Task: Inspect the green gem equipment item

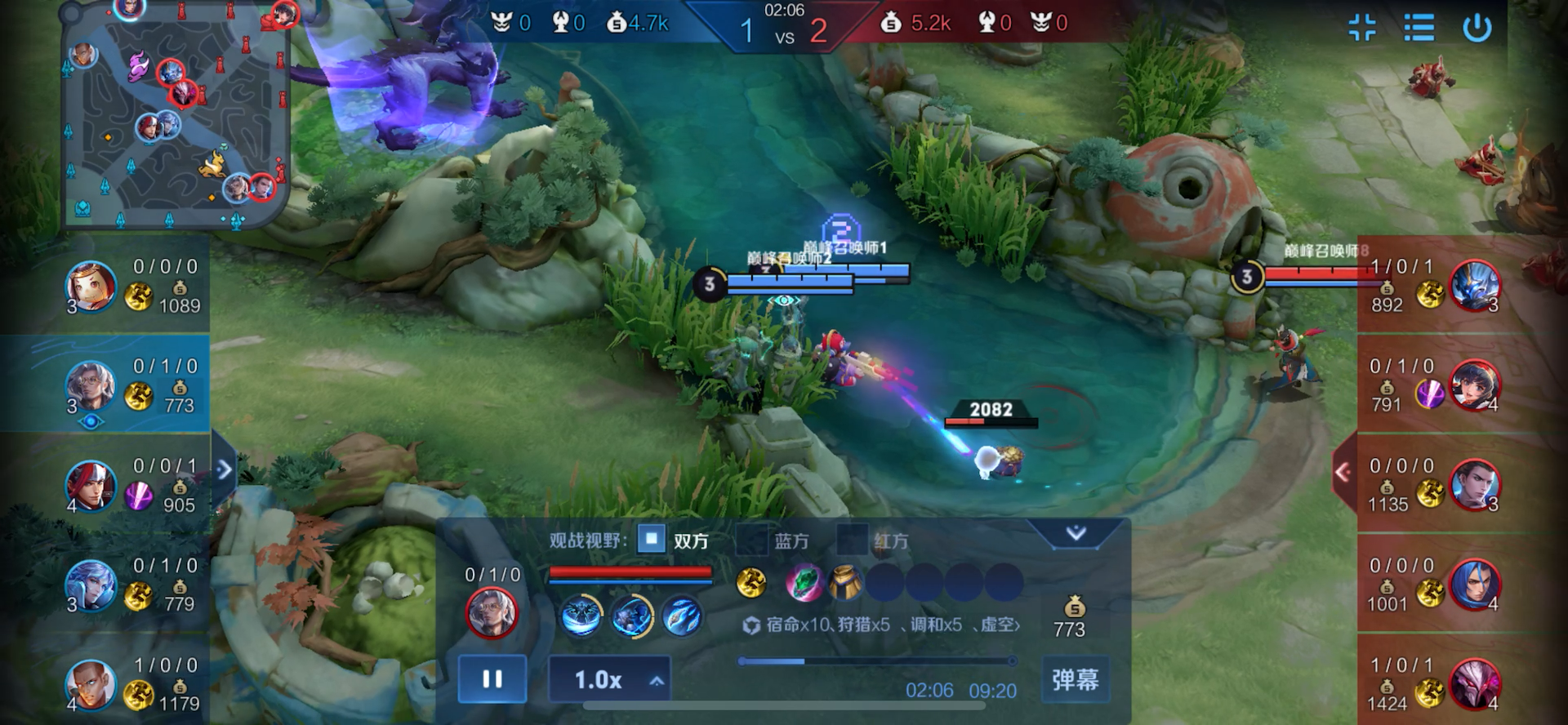Action: 804,583
